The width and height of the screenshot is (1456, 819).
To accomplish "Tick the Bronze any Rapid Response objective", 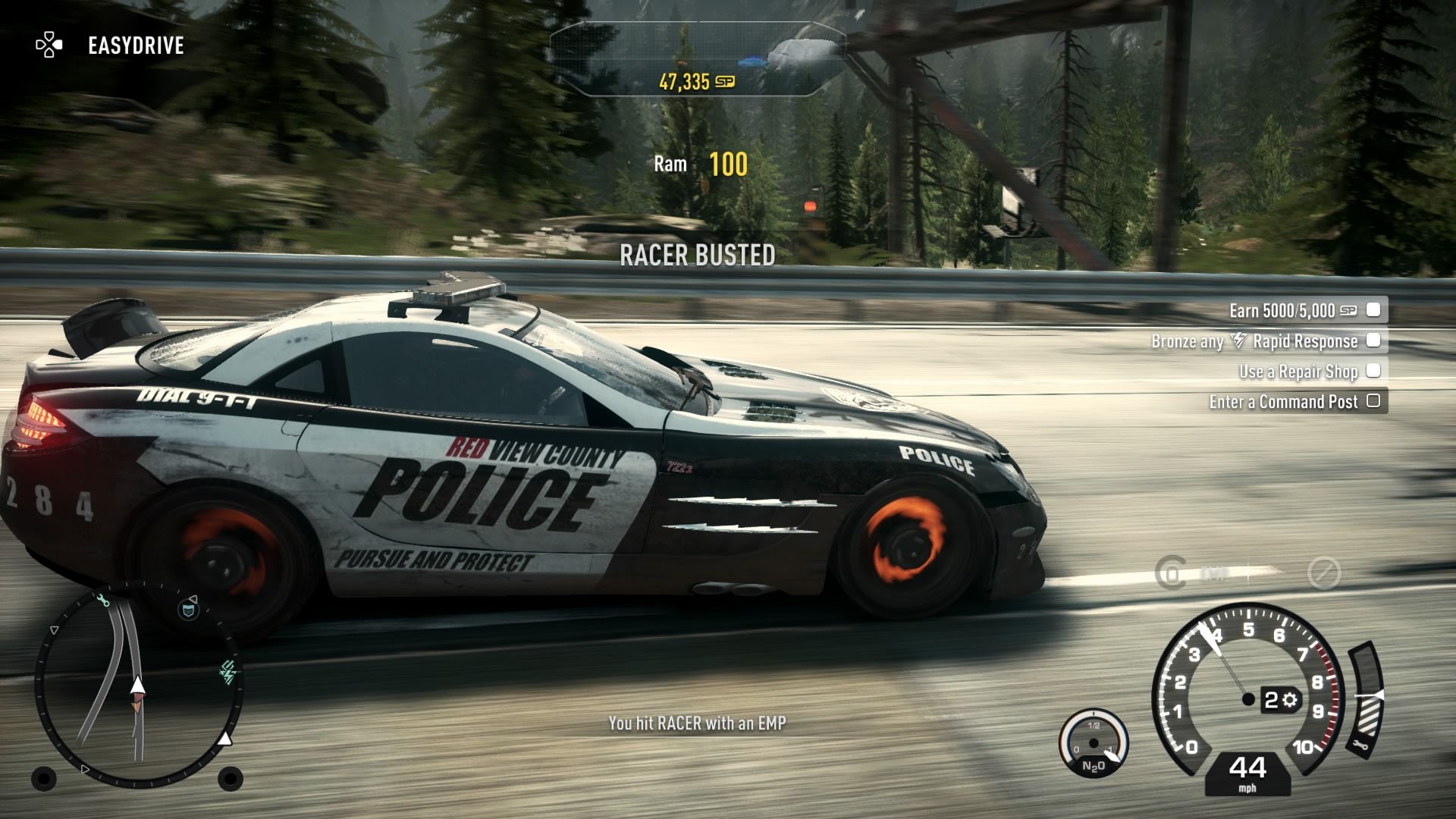I will click(1373, 340).
